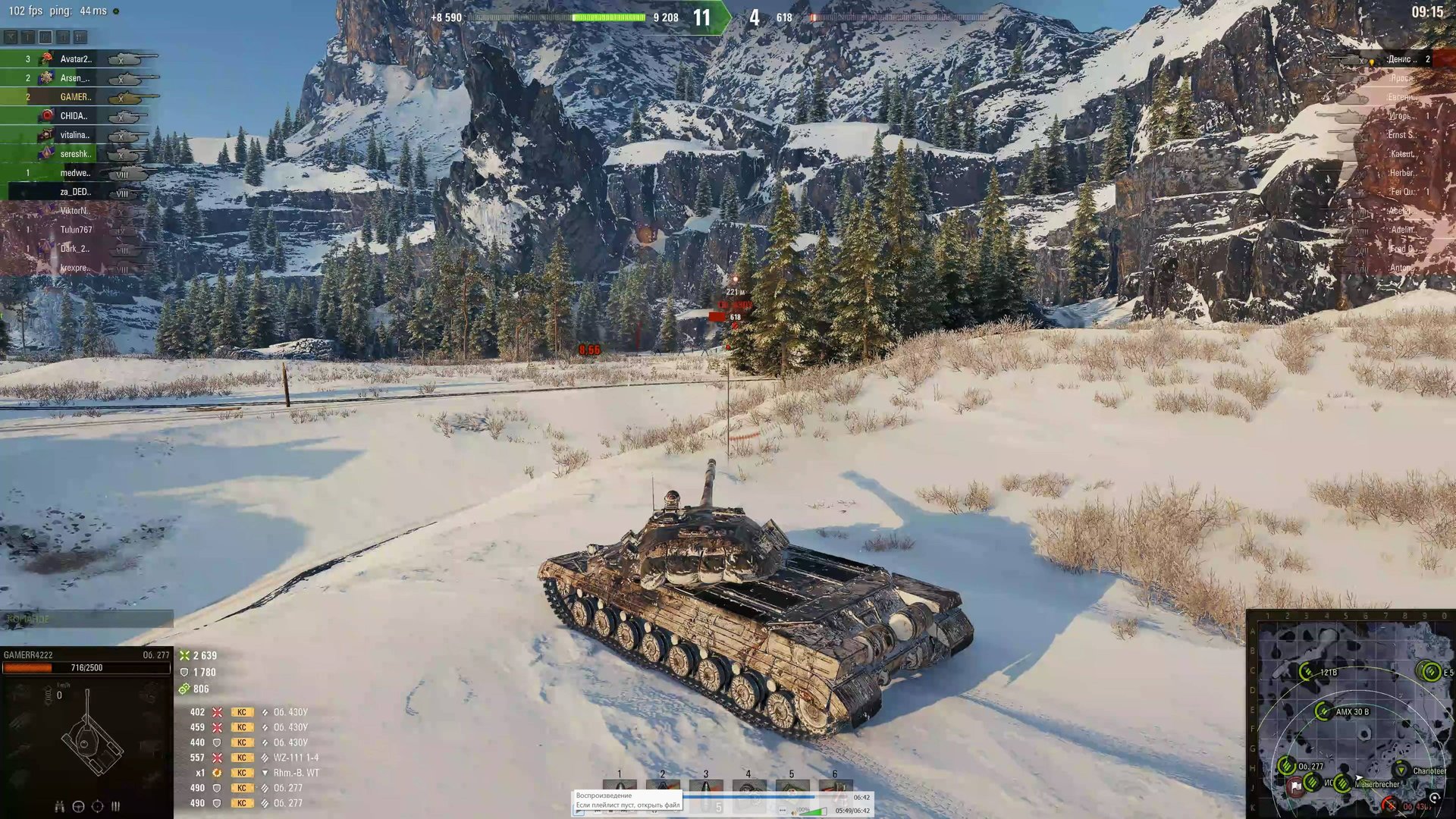The image size is (1456, 819).
Task: Toggle the mute speaker in the media player
Action: (795, 812)
